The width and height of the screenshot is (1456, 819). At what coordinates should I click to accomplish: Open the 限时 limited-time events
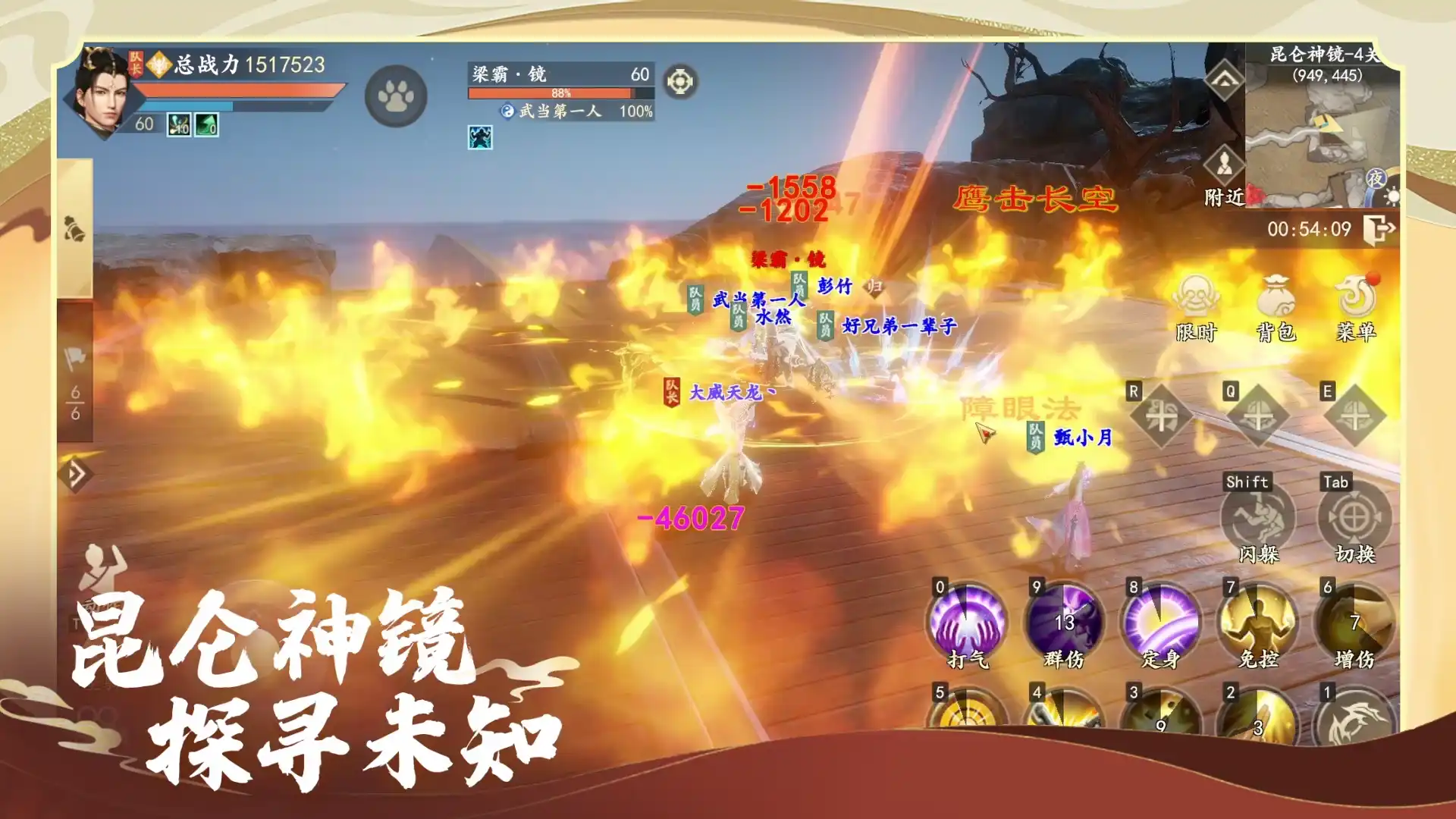[1196, 303]
